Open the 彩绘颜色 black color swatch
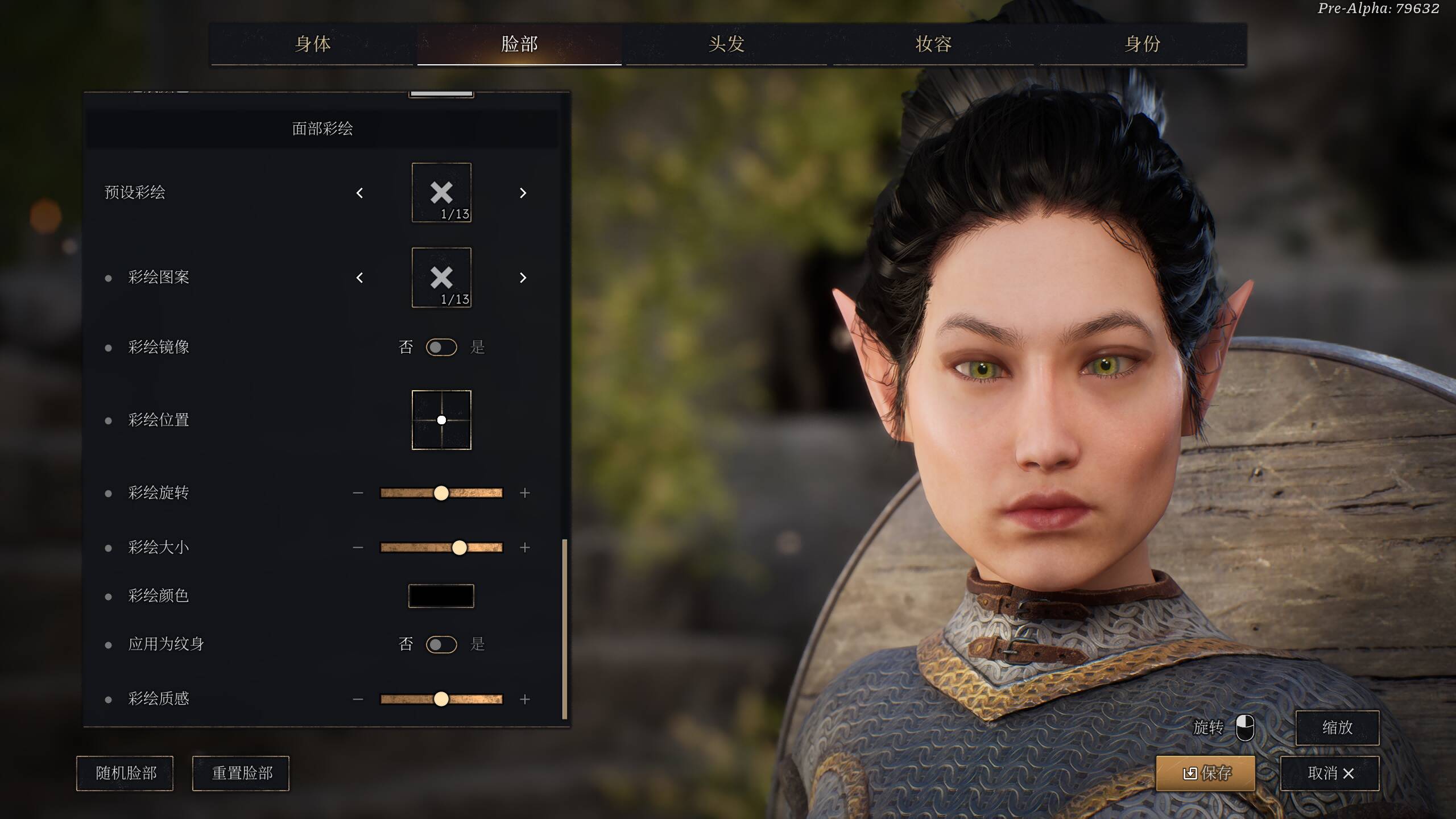This screenshot has width=1456, height=819. (x=441, y=595)
